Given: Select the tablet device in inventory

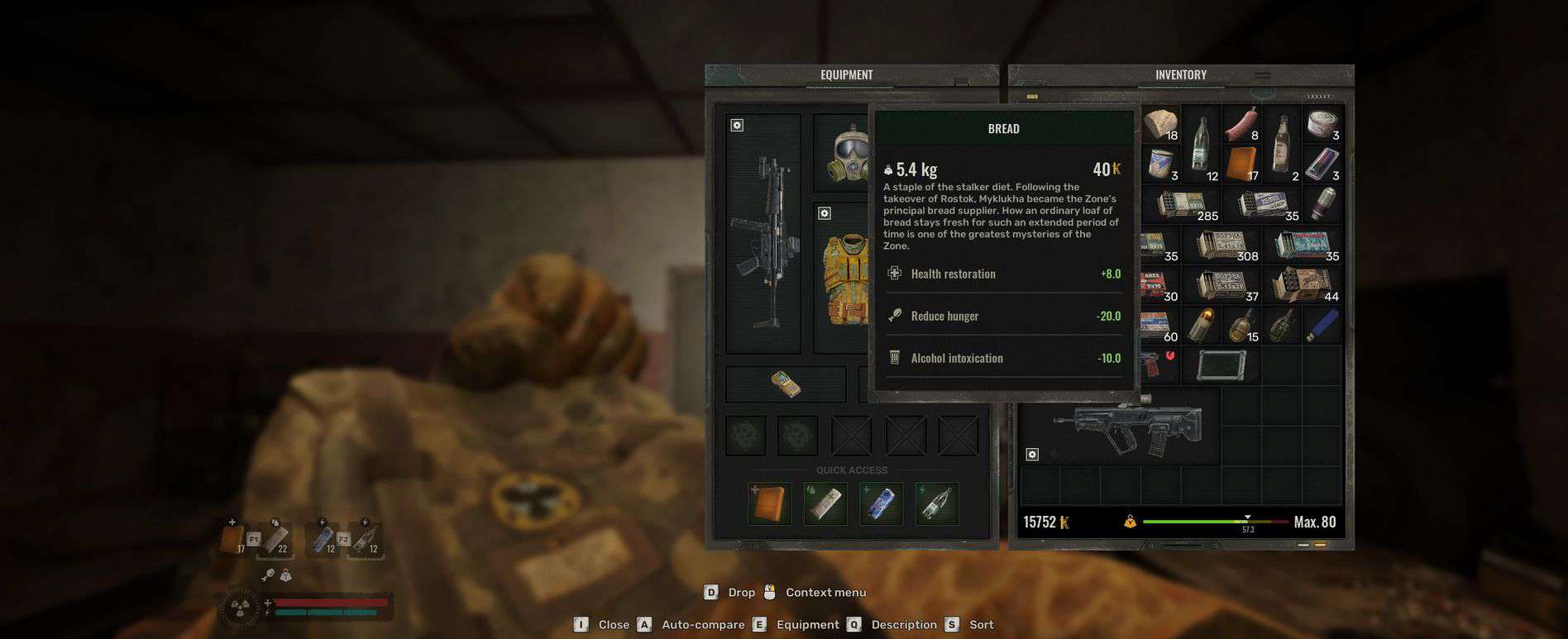Looking at the screenshot, I should (1221, 365).
